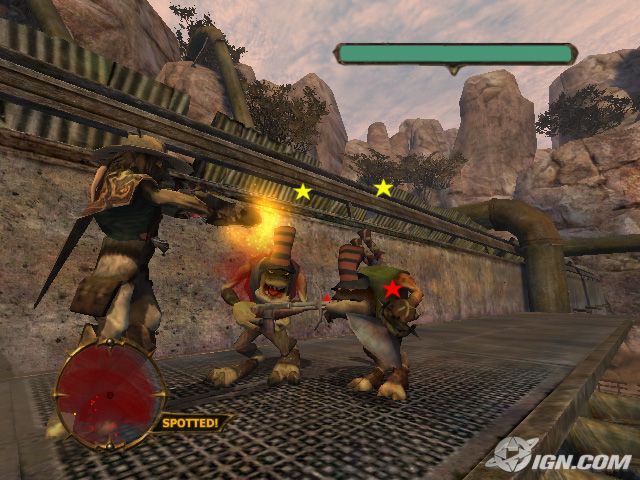Click the red circular radar gauge
Image resolution: width=640 pixels, height=480 pixels.
pyautogui.click(x=110, y=392)
